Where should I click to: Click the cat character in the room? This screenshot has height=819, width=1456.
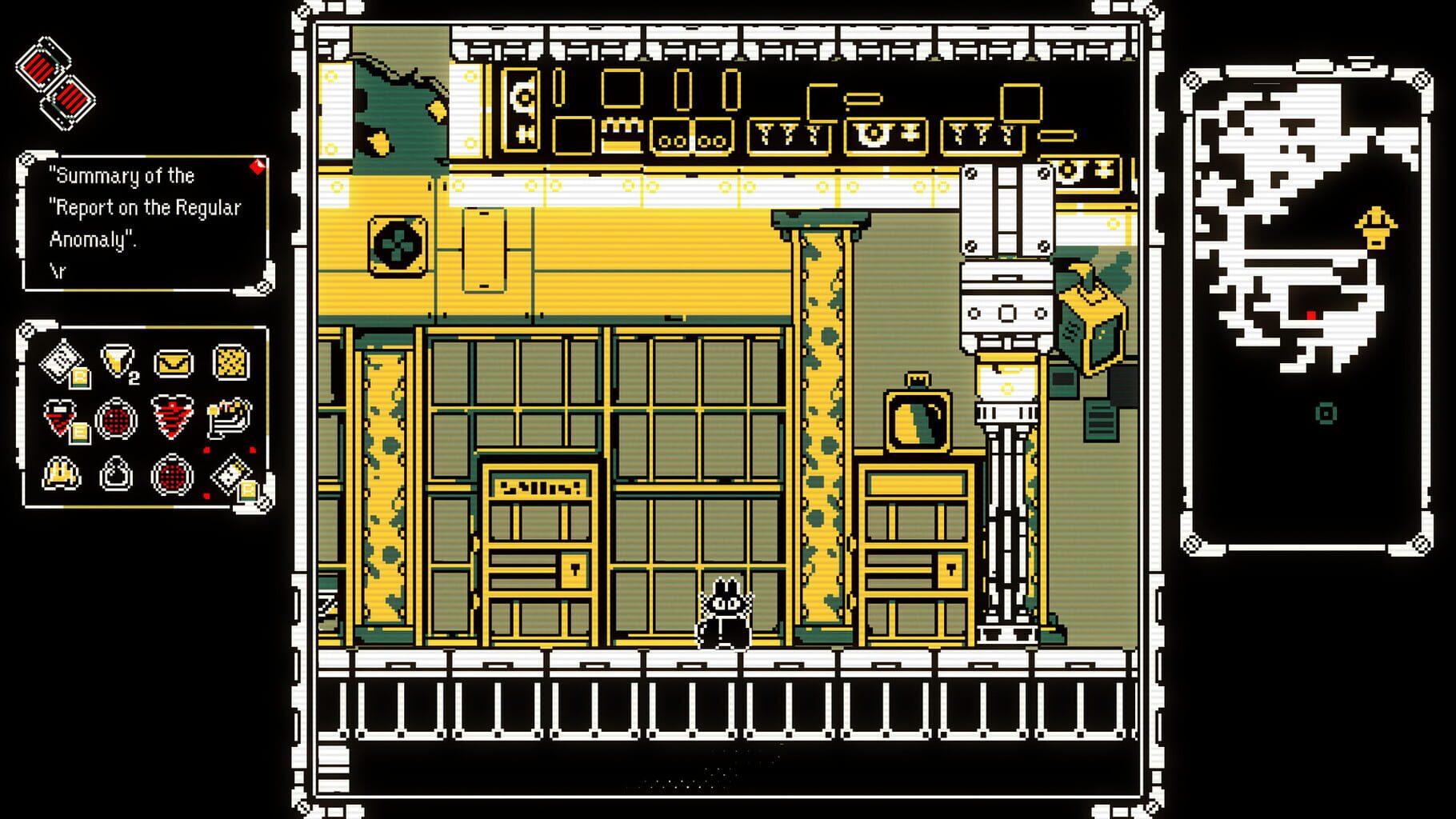click(724, 612)
